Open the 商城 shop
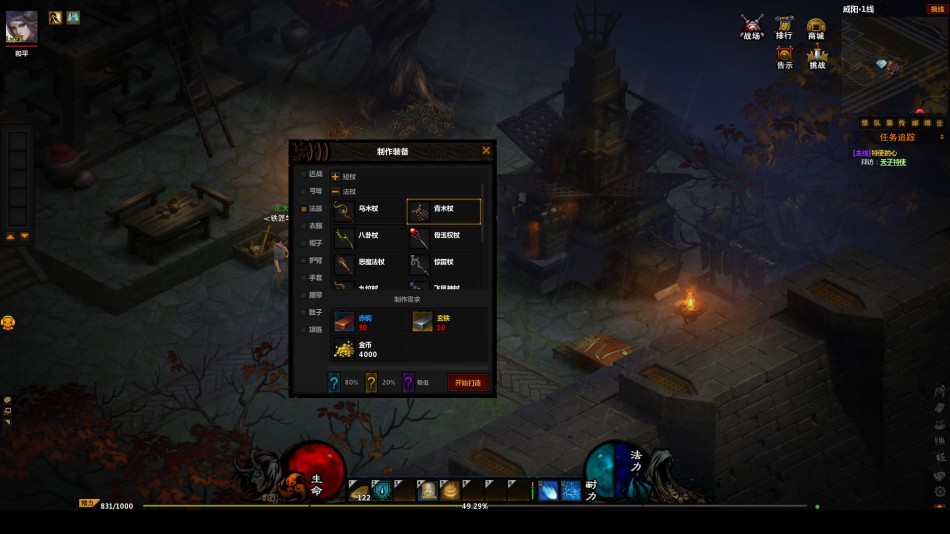Viewport: 950px width, 534px height. coord(816,26)
